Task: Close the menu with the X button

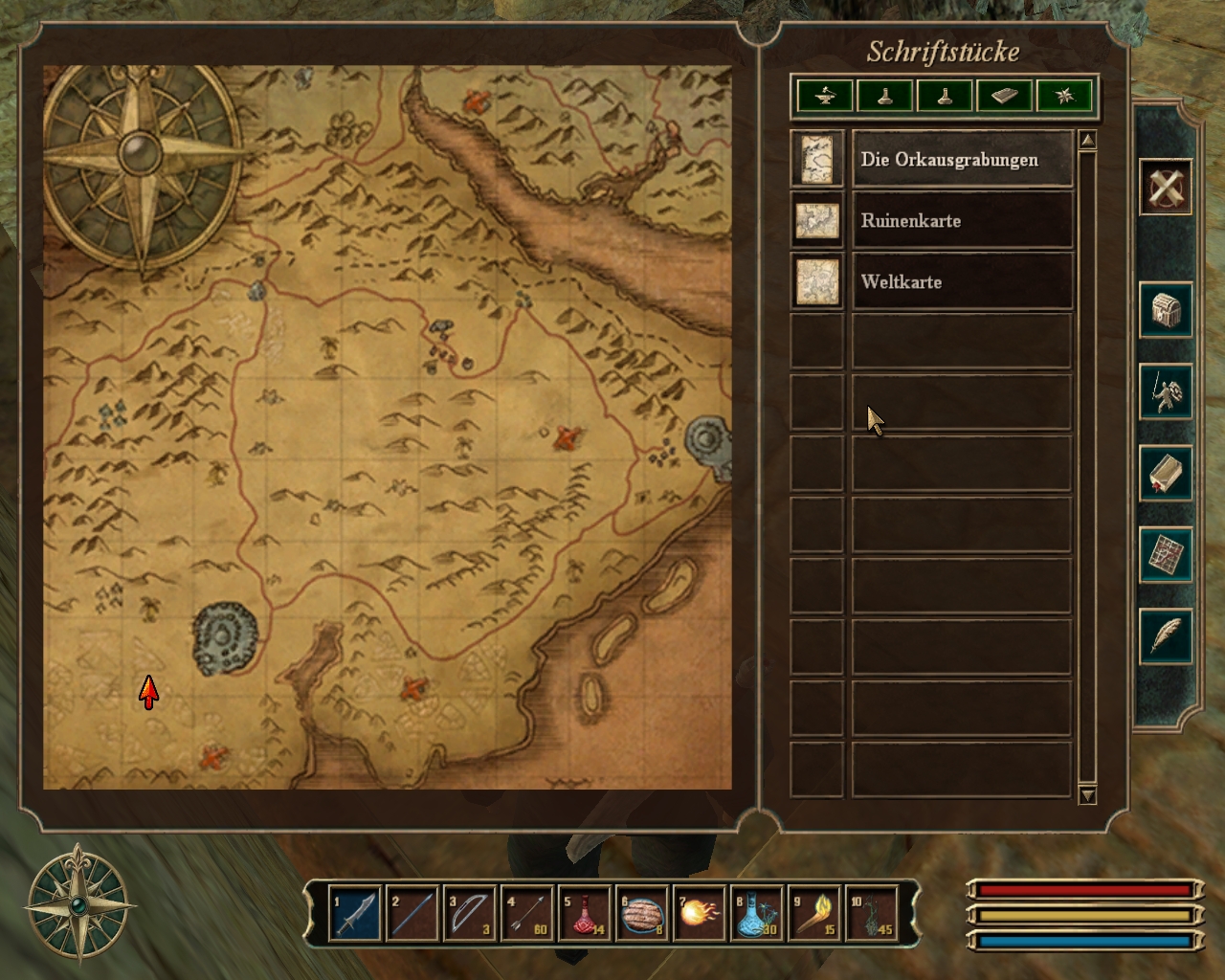Action: point(1165,187)
